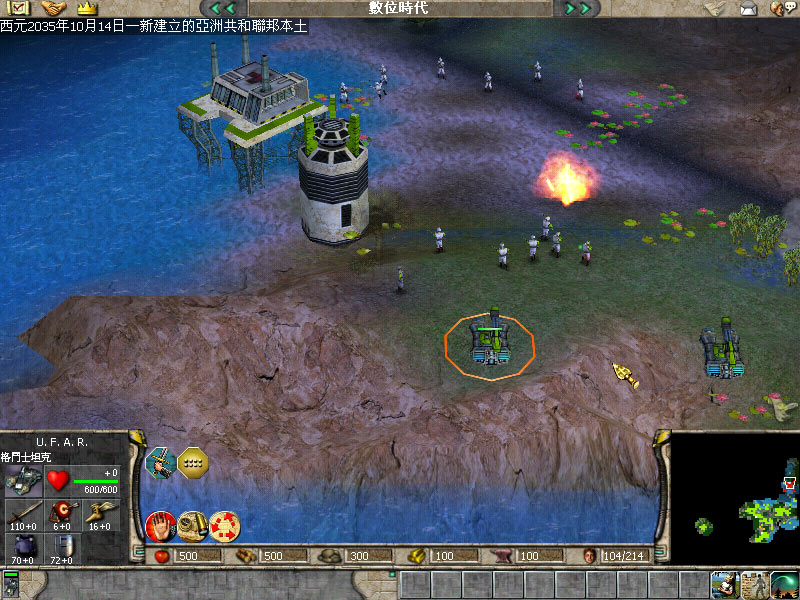Click the right double-arrow epoch button

click(578, 8)
